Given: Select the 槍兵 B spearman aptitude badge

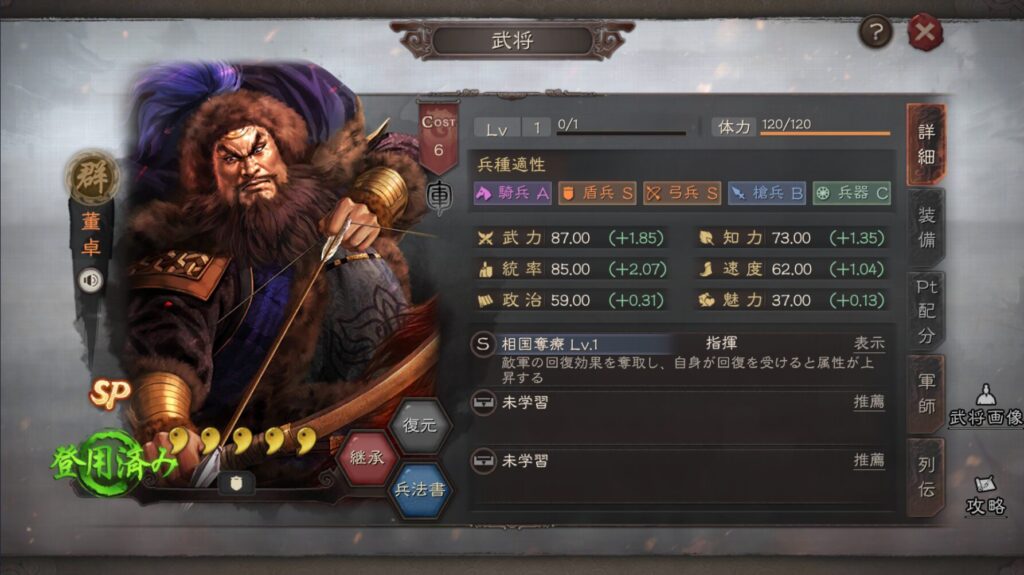Looking at the screenshot, I should pyautogui.click(x=767, y=193).
